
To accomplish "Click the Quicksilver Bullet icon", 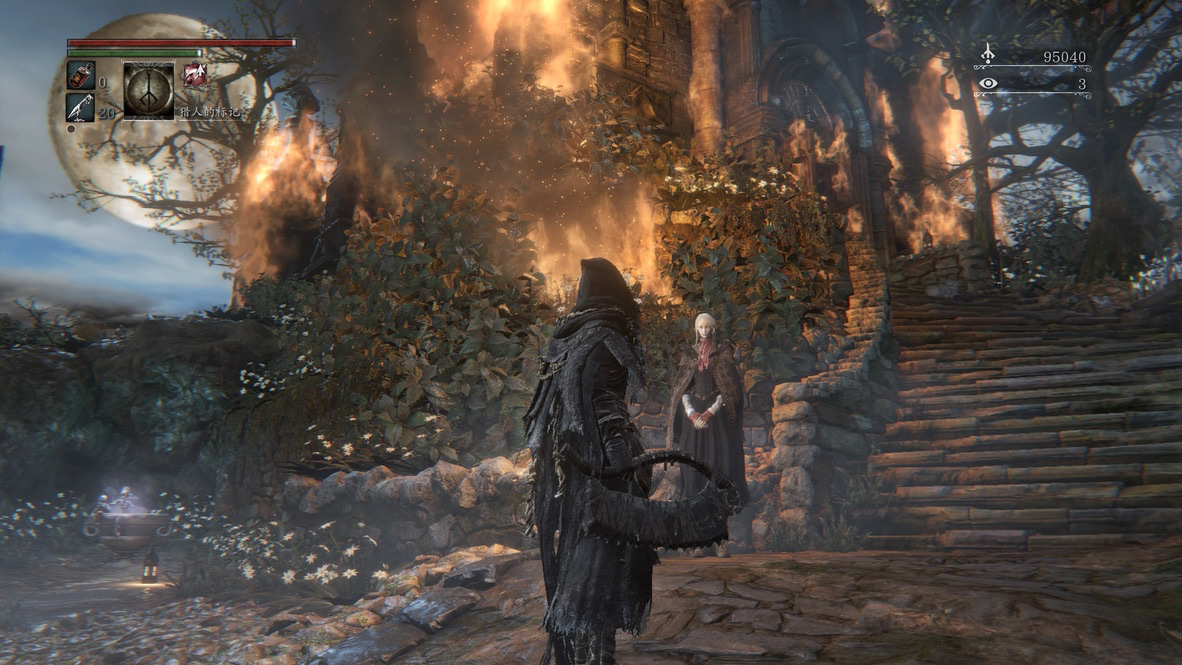I will pyautogui.click(x=80, y=107).
